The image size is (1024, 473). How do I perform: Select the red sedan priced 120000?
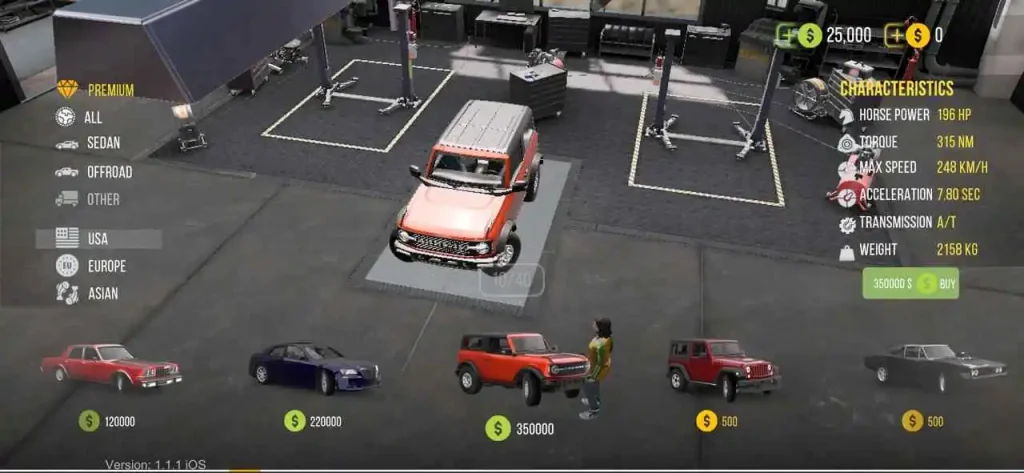(111, 366)
